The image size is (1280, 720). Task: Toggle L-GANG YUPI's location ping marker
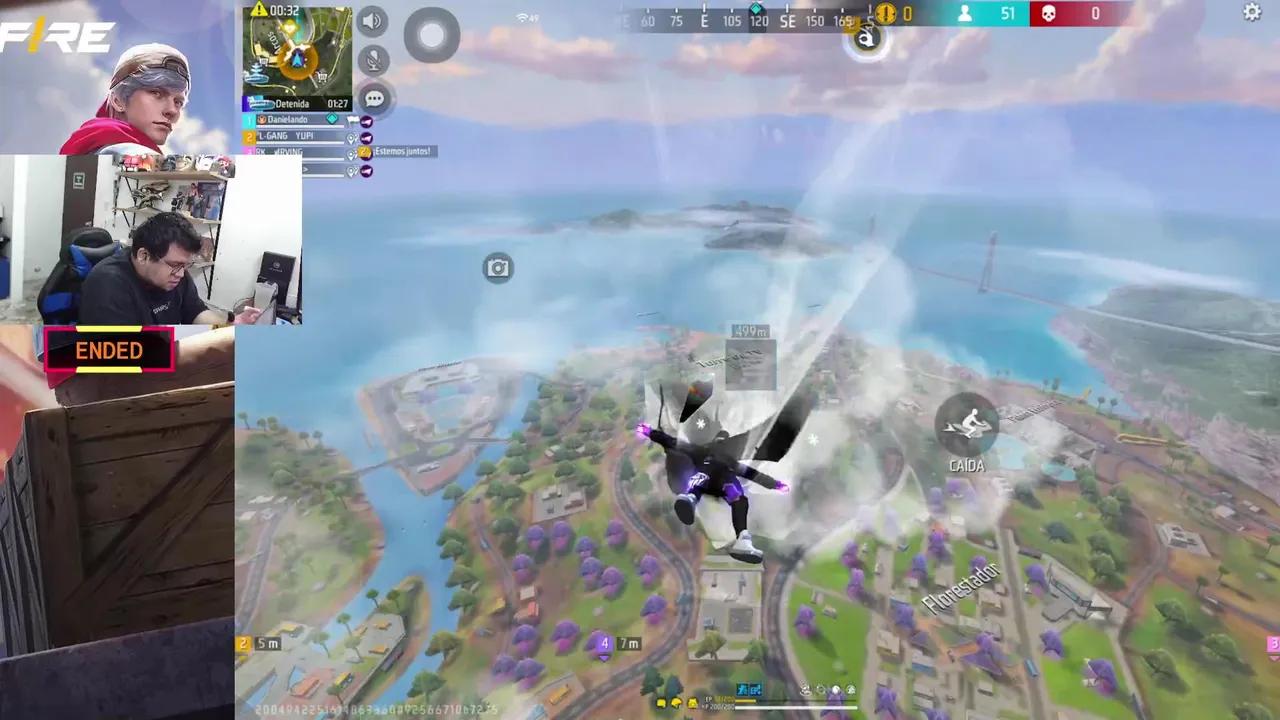click(x=352, y=138)
